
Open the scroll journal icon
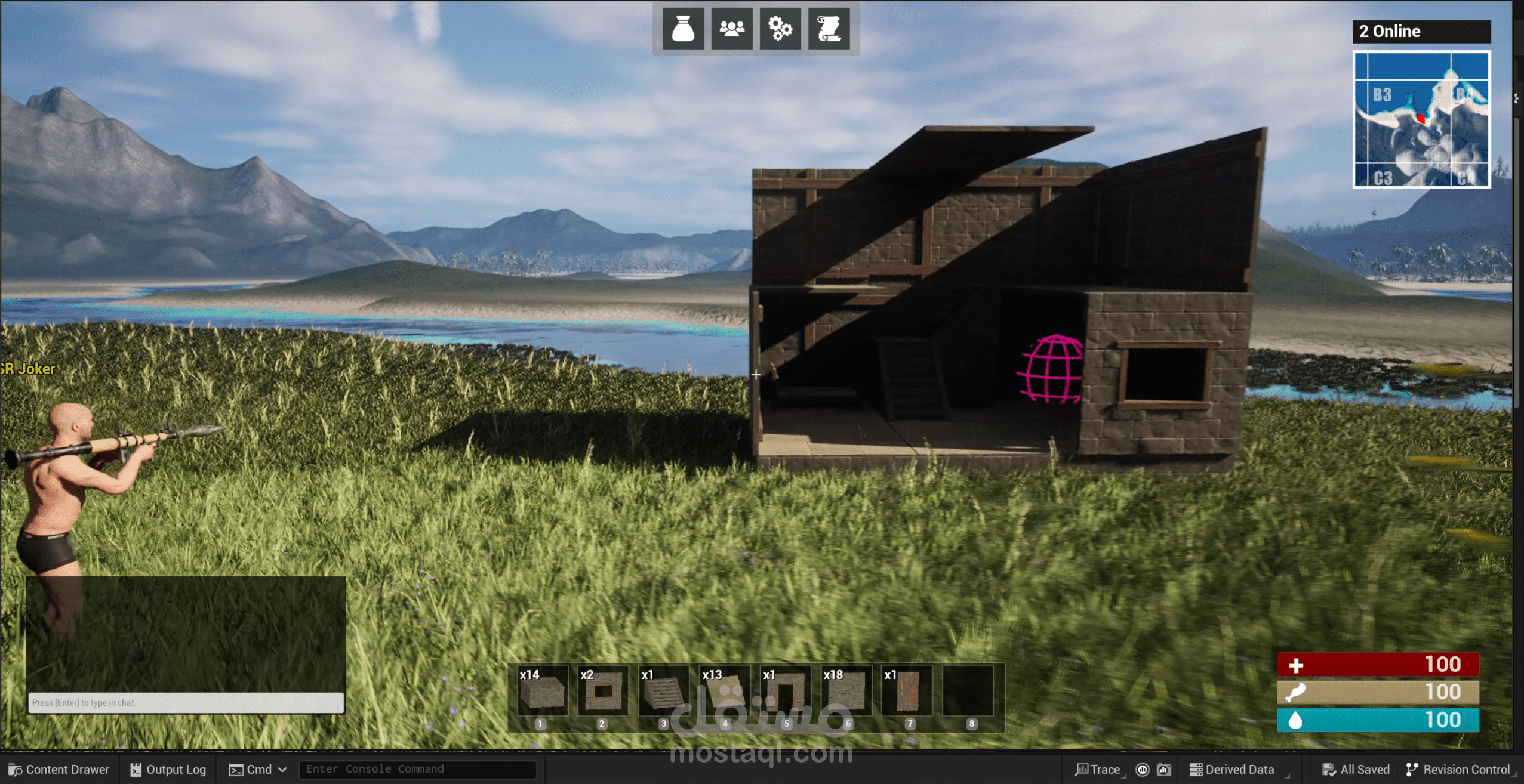click(x=829, y=28)
